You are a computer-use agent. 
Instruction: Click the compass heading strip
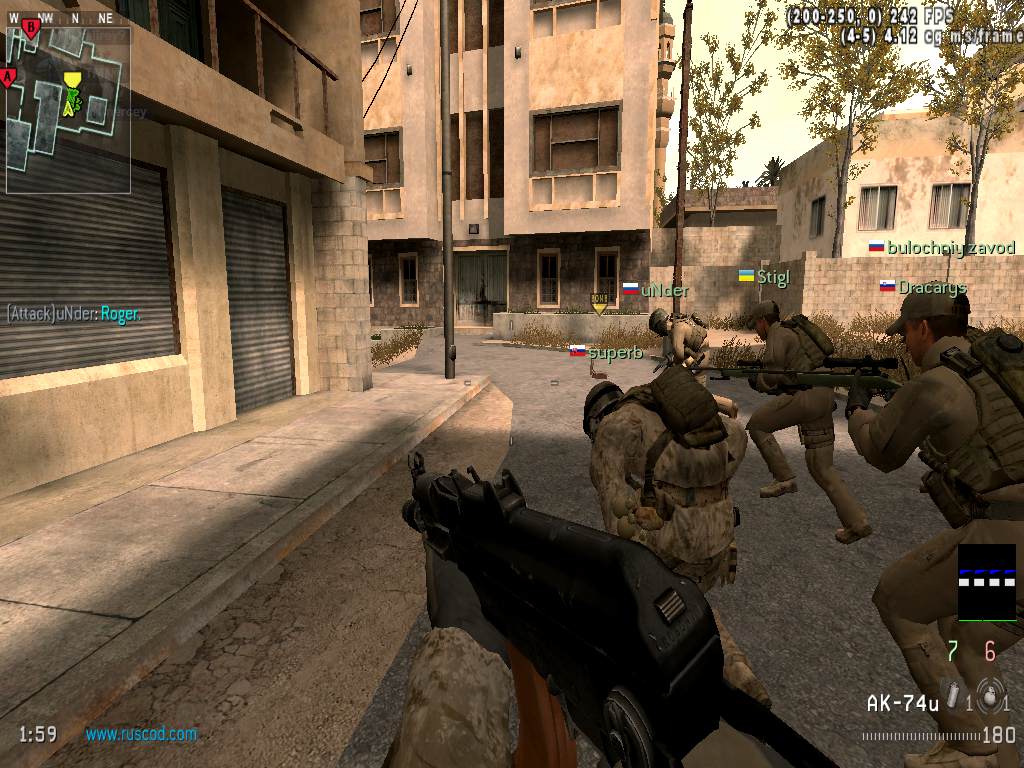62,18
